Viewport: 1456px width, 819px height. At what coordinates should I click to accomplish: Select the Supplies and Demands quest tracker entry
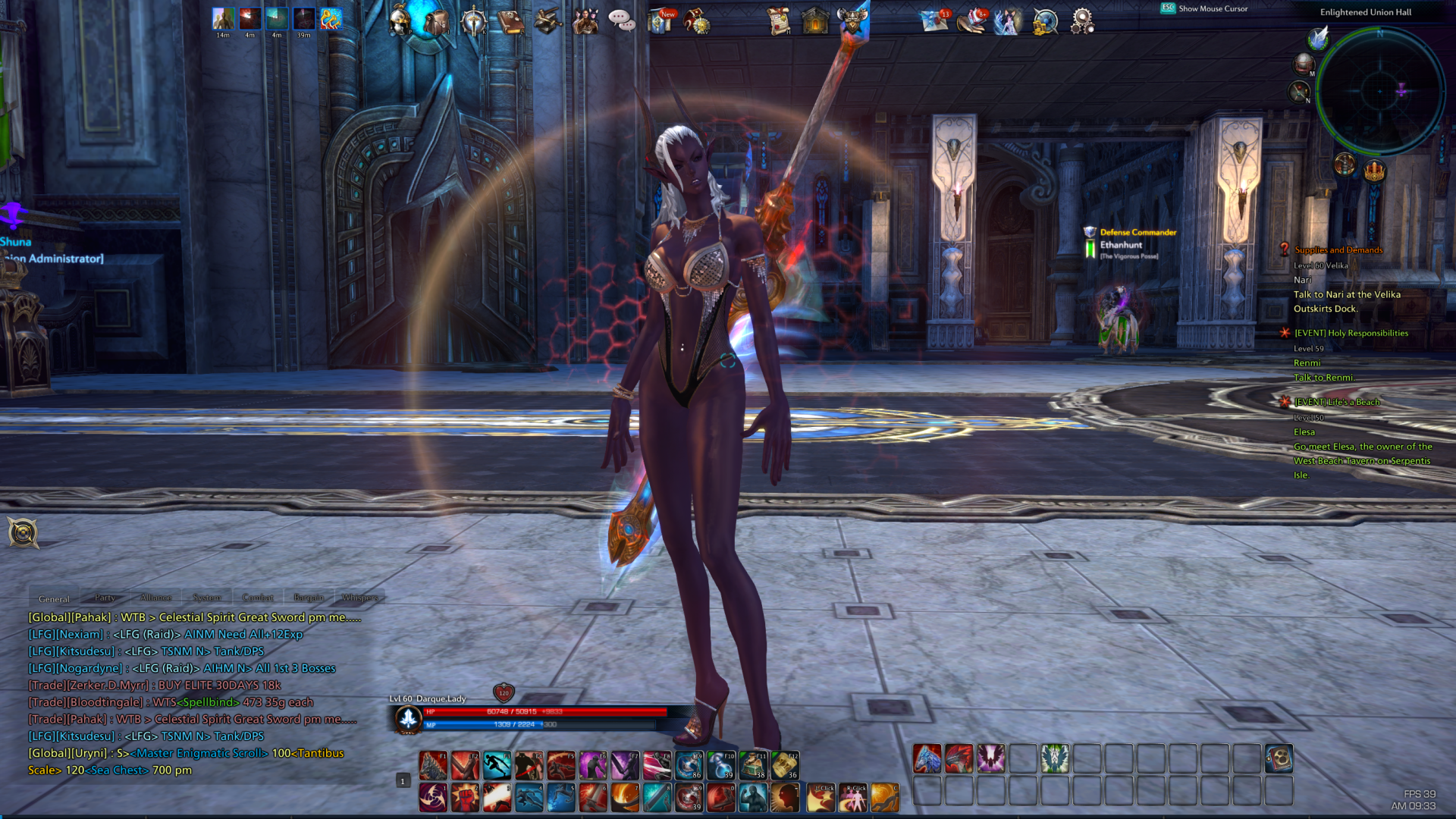[1338, 250]
